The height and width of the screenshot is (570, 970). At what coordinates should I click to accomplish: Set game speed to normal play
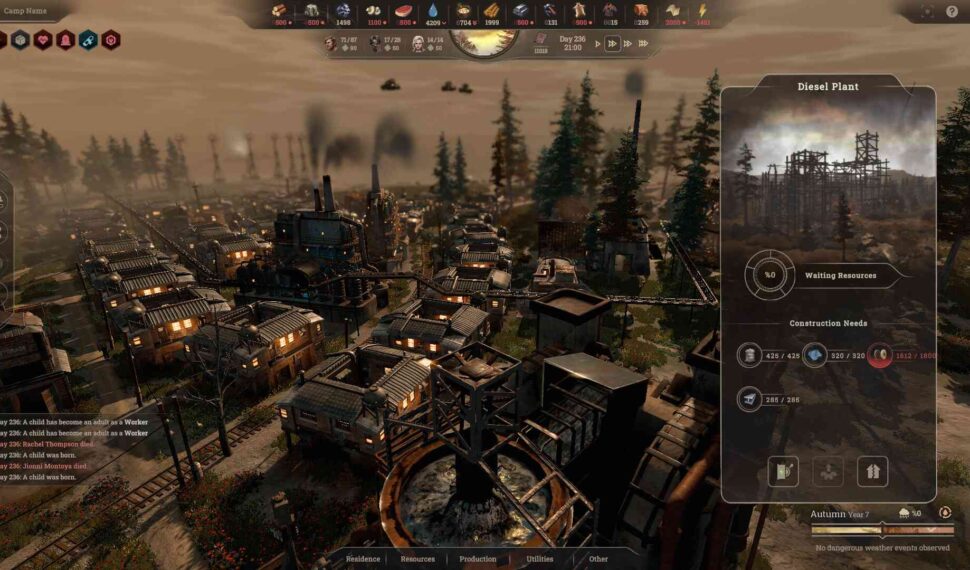[x=598, y=44]
